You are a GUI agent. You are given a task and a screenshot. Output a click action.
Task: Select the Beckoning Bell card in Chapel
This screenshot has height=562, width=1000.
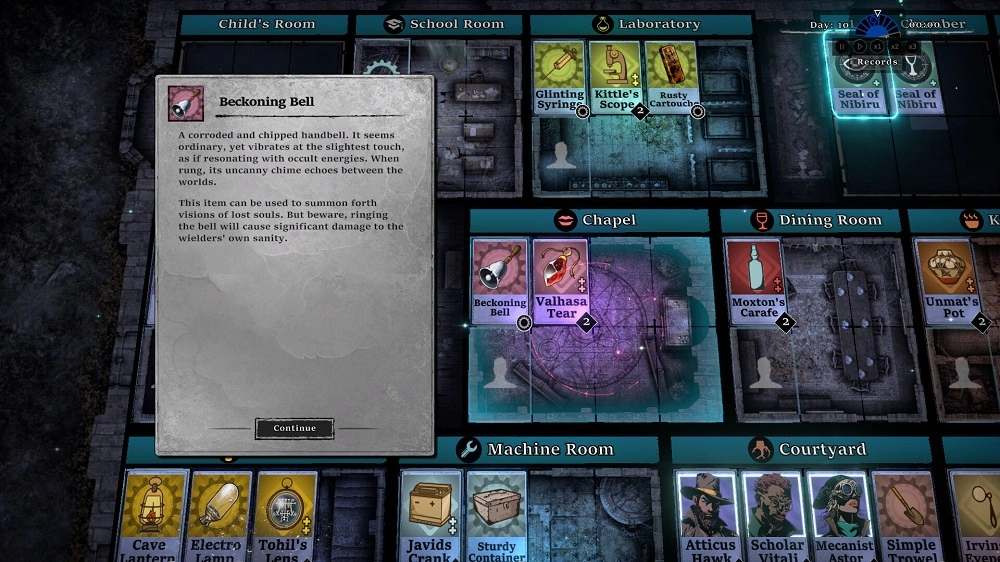pyautogui.click(x=499, y=280)
